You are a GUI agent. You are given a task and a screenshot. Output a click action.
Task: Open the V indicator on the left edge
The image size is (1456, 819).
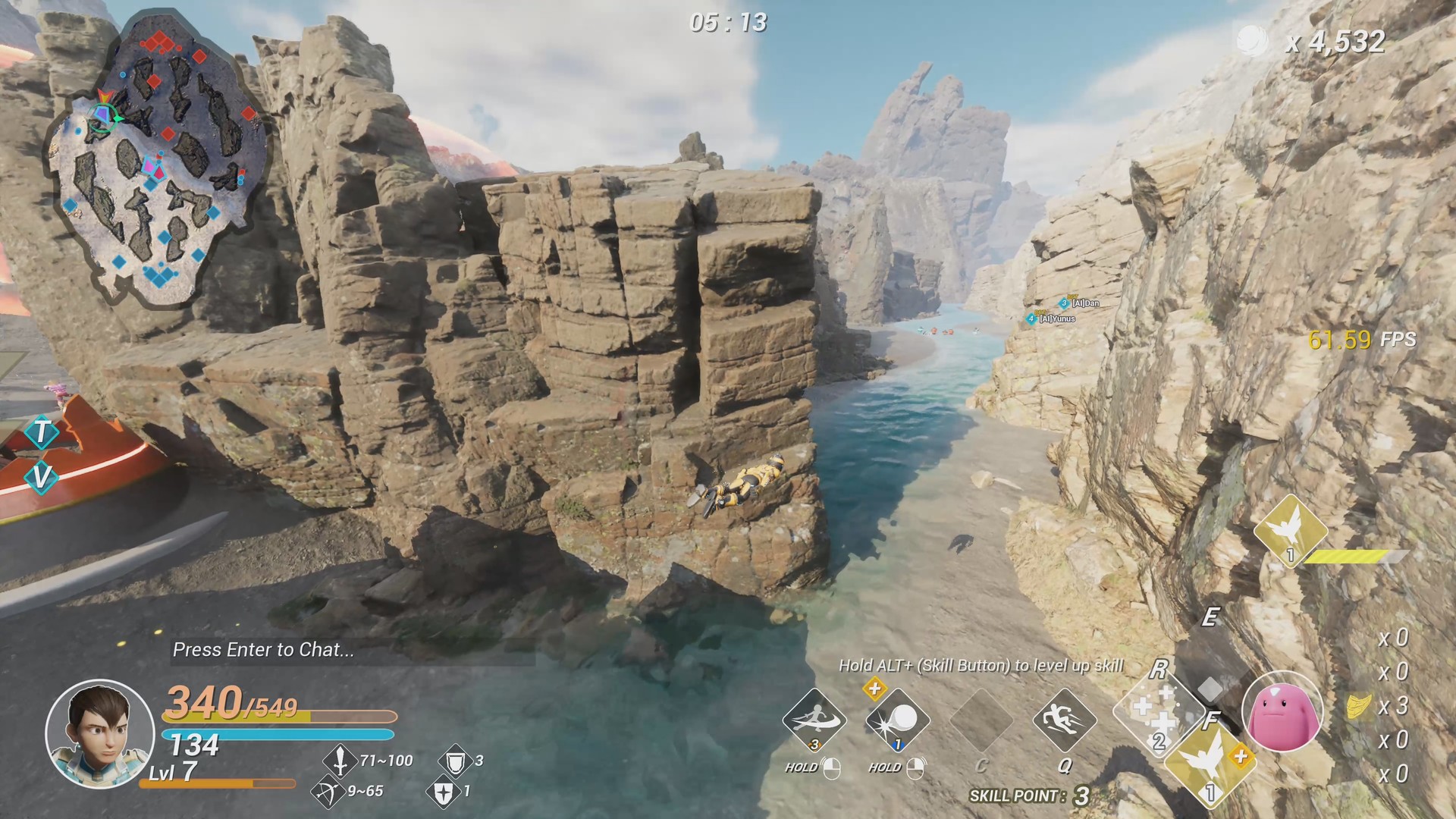42,478
